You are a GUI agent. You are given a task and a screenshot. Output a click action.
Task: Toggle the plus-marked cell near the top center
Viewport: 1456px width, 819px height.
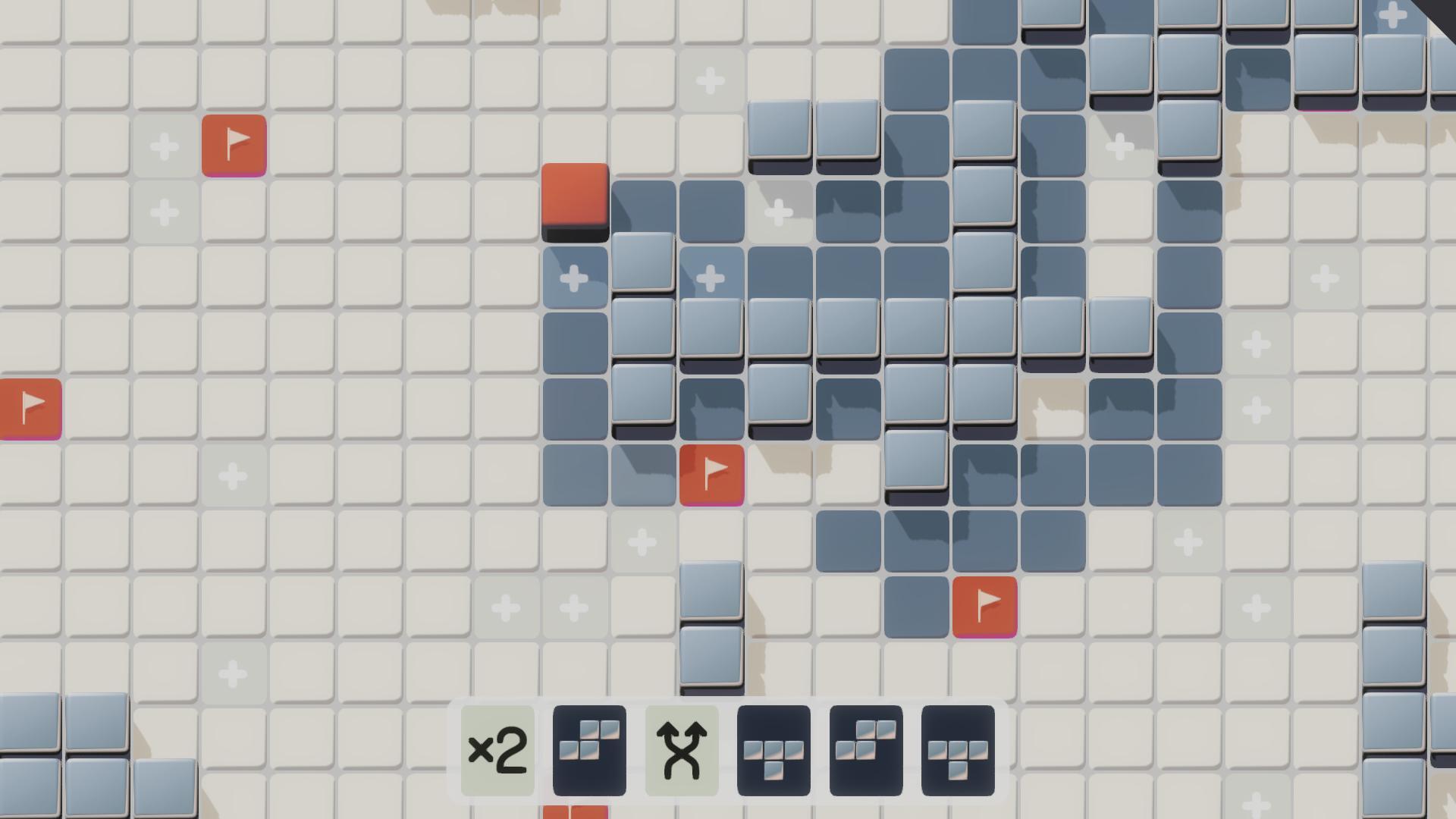tap(710, 82)
